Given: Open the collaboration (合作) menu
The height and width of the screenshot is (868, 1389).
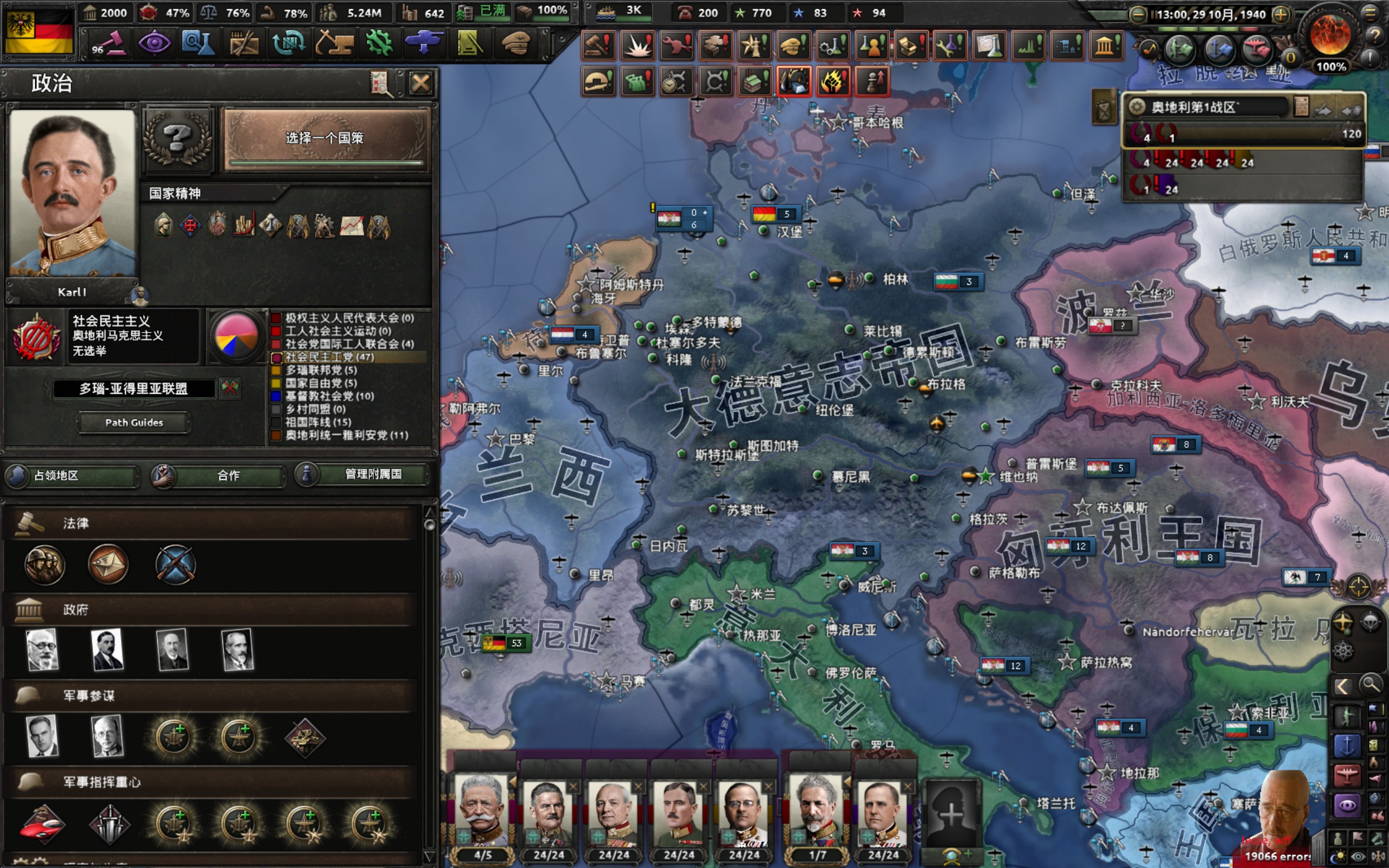Looking at the screenshot, I should pos(218,475).
